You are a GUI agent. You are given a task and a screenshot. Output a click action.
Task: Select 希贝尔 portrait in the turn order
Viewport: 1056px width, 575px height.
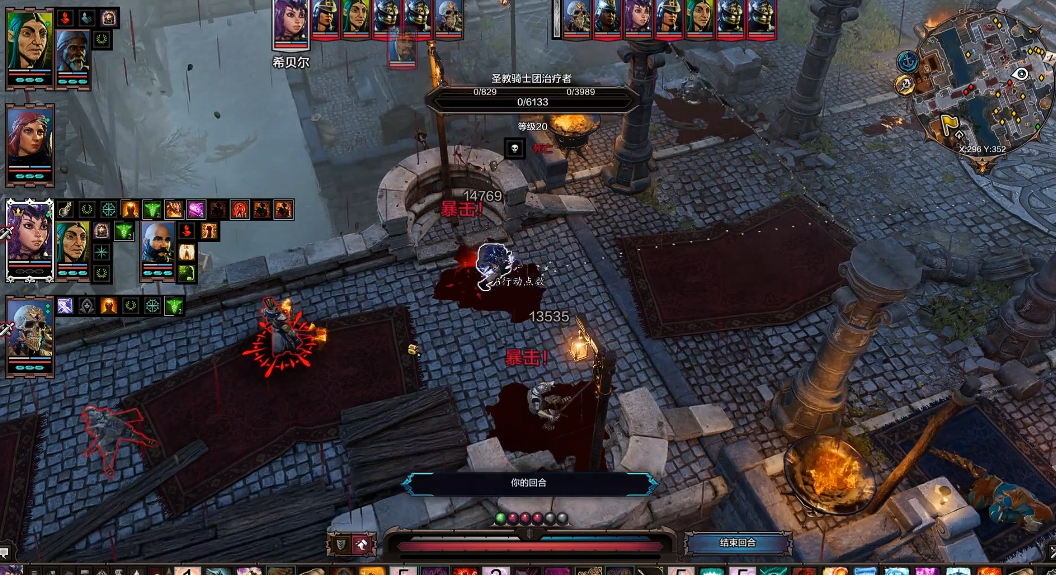click(x=291, y=22)
